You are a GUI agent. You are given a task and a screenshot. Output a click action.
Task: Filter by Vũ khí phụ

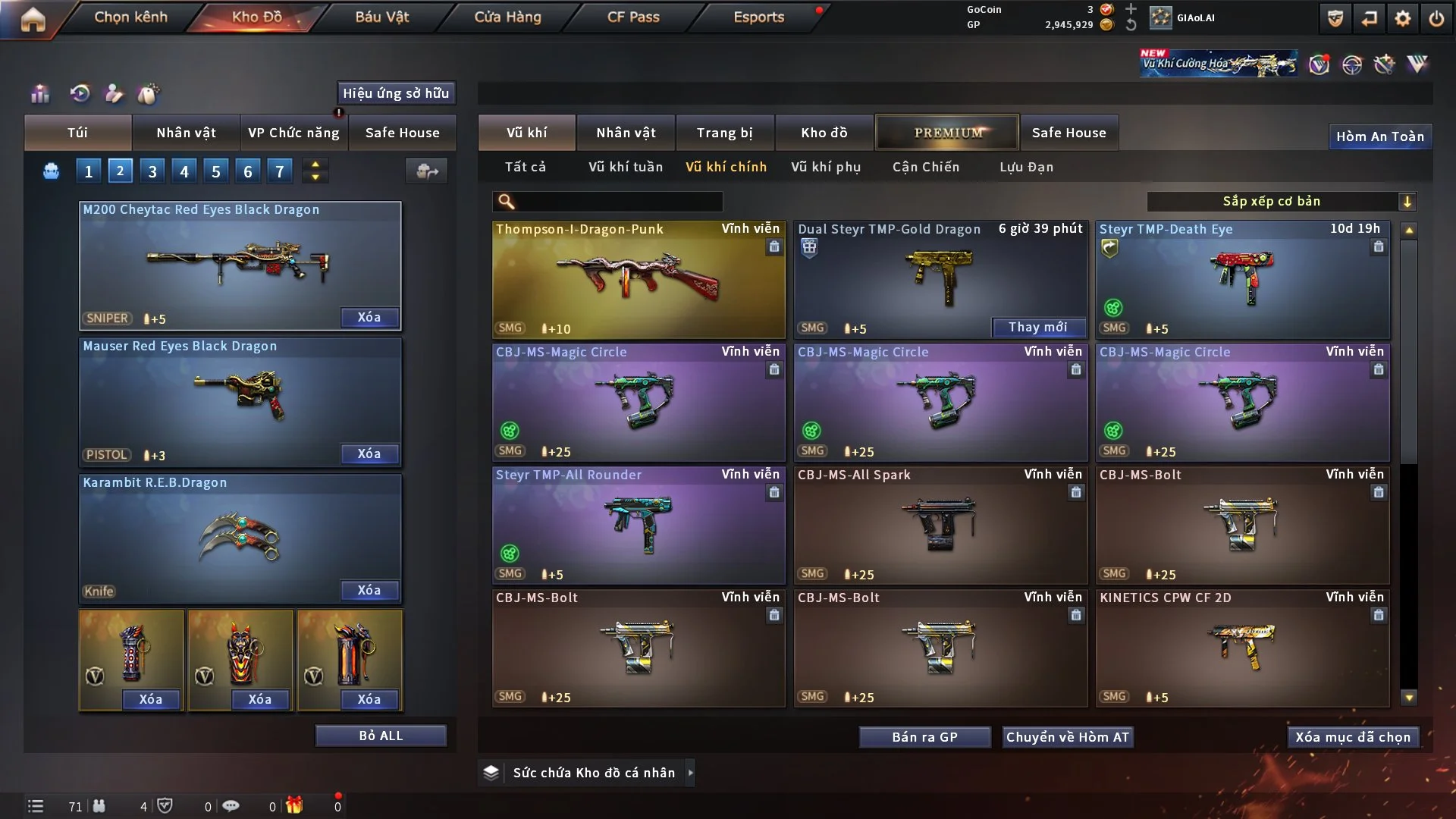[826, 167]
